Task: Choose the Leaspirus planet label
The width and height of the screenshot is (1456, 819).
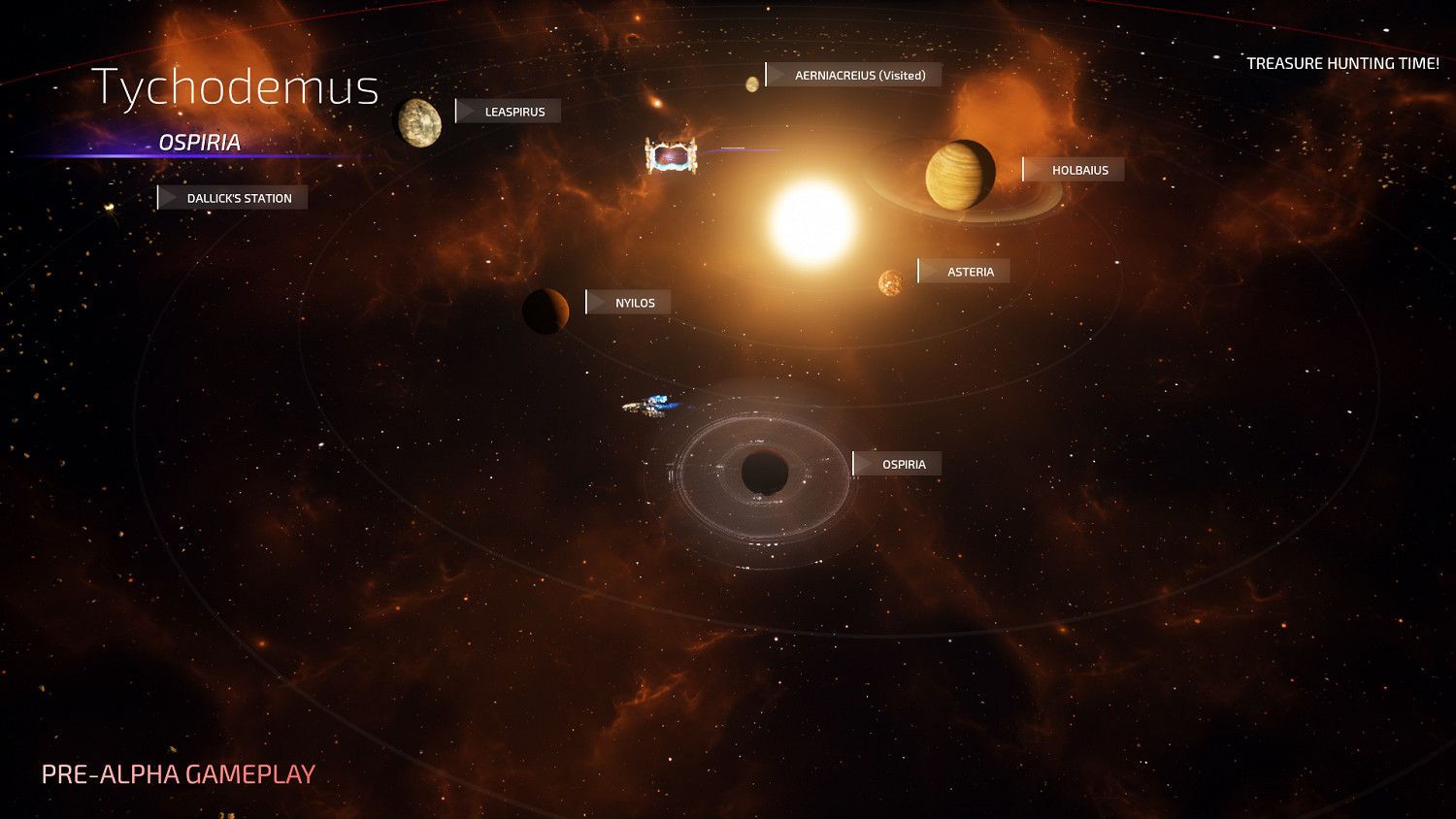Action: 509,112
